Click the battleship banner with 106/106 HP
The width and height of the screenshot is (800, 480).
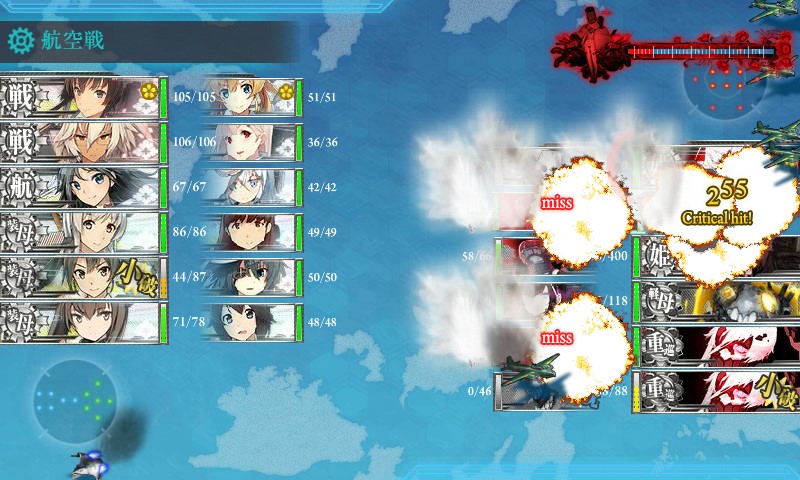(82, 142)
